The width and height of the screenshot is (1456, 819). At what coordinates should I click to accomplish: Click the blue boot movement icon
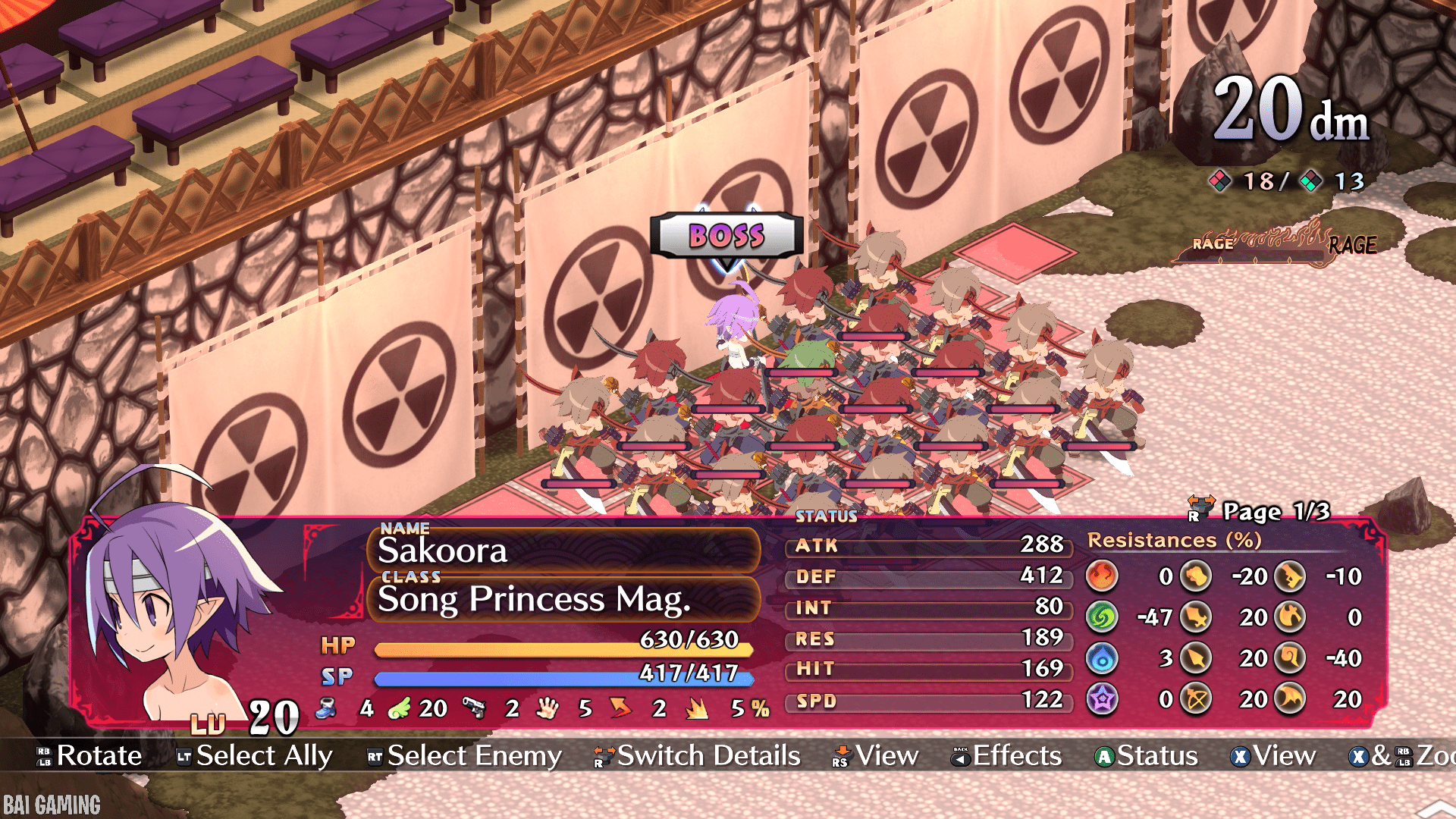click(x=327, y=708)
